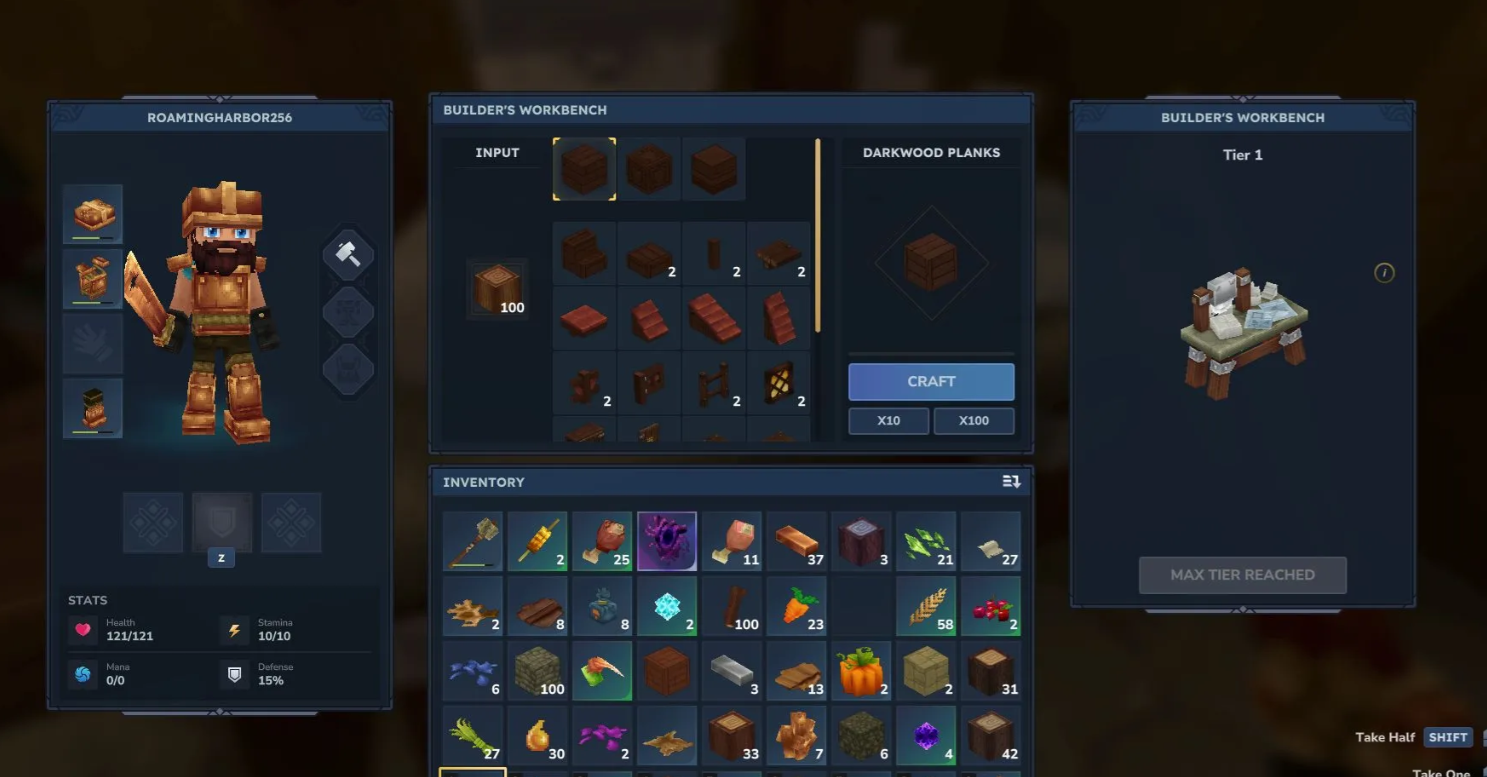
Task: Choose the wheat stack of 58
Action: (x=926, y=606)
